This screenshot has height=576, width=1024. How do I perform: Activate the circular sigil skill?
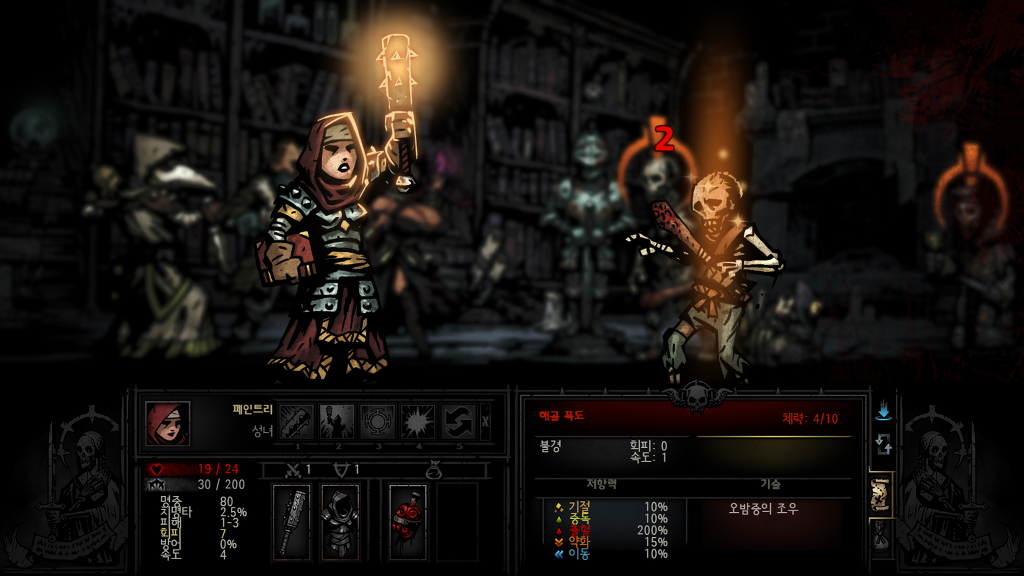click(378, 422)
